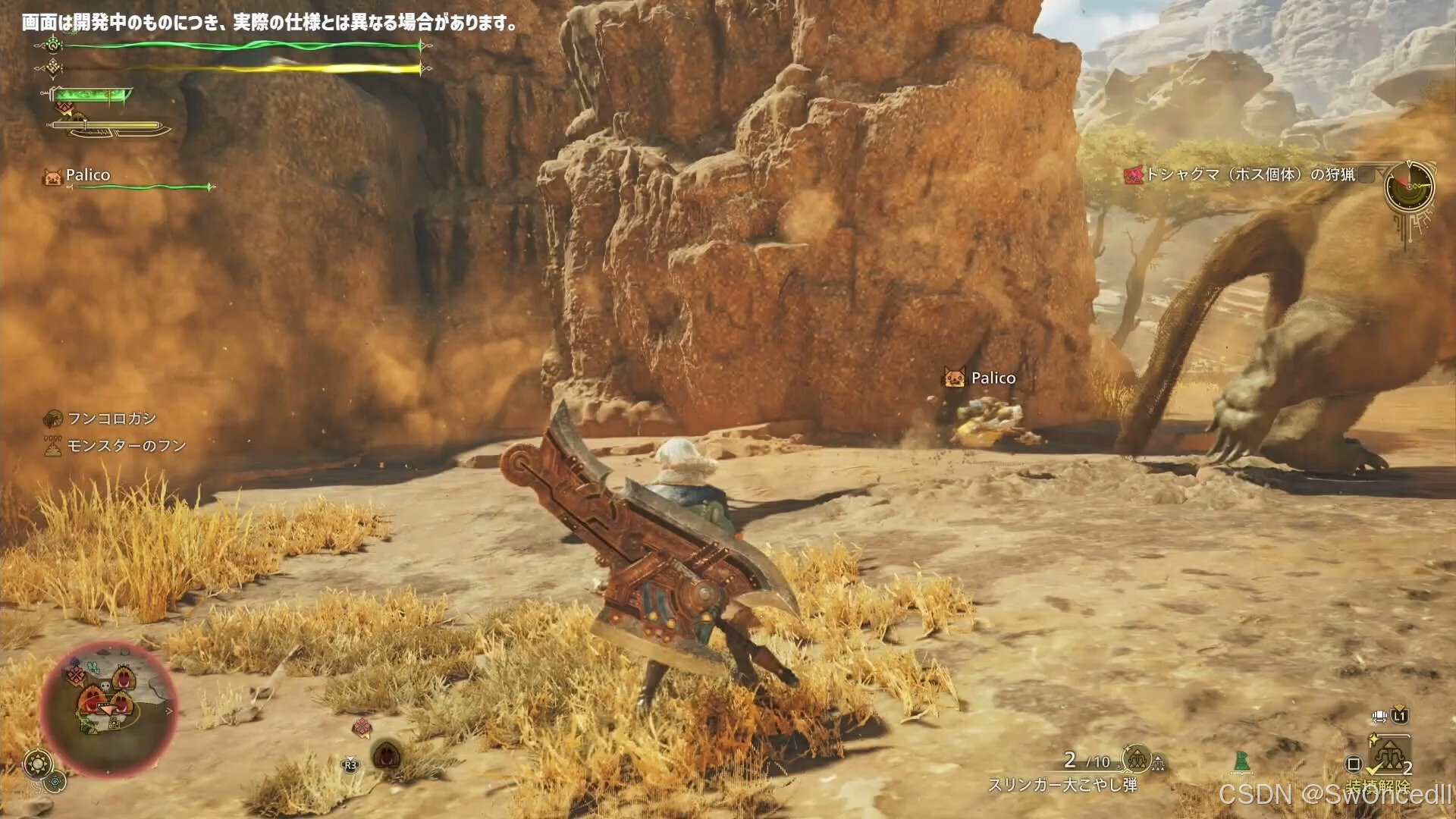The height and width of the screenshot is (819, 1456).
Task: Expand the minimap using its right-side chevron
Action: (x=168, y=711)
